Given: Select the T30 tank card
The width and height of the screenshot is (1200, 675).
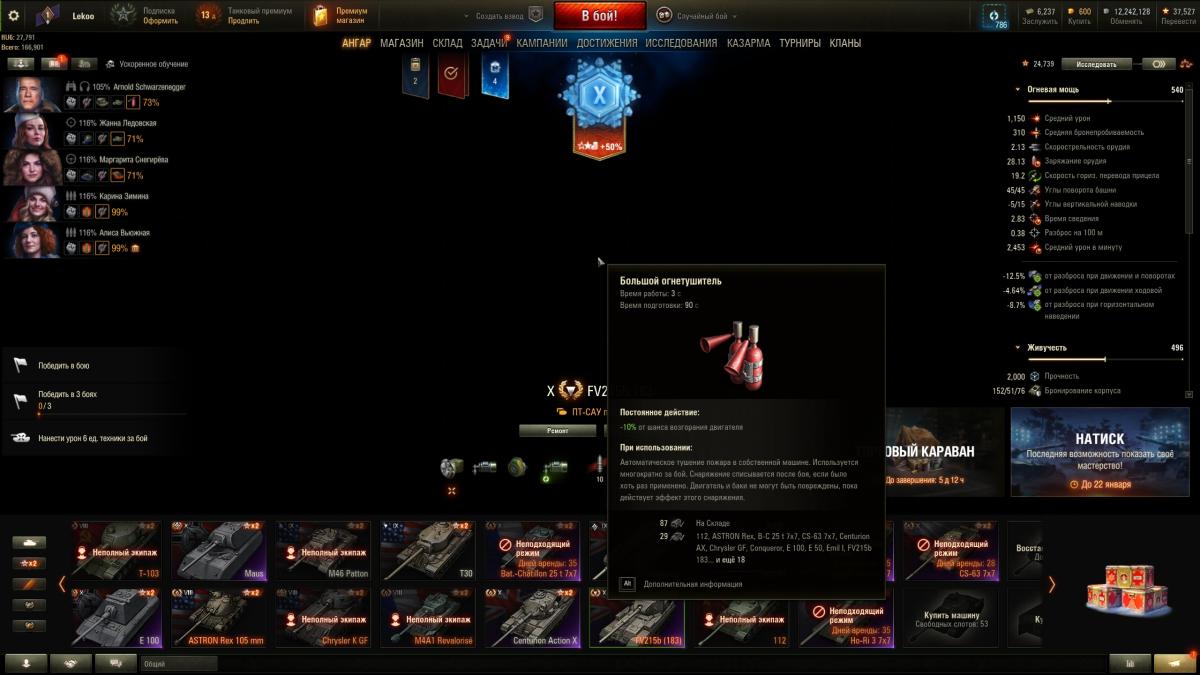Looking at the screenshot, I should pos(426,550).
